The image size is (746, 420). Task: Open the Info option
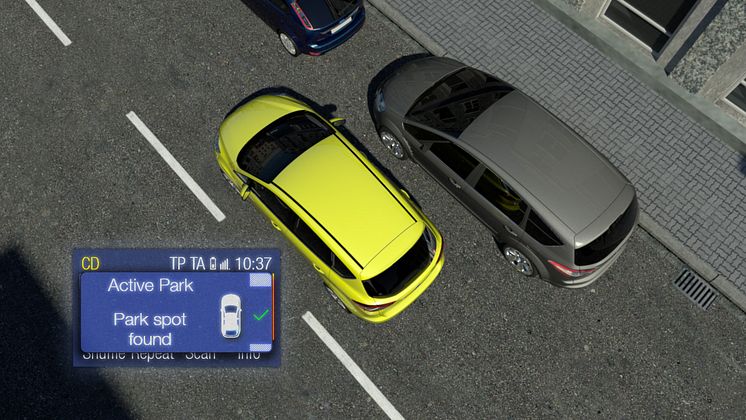click(248, 354)
